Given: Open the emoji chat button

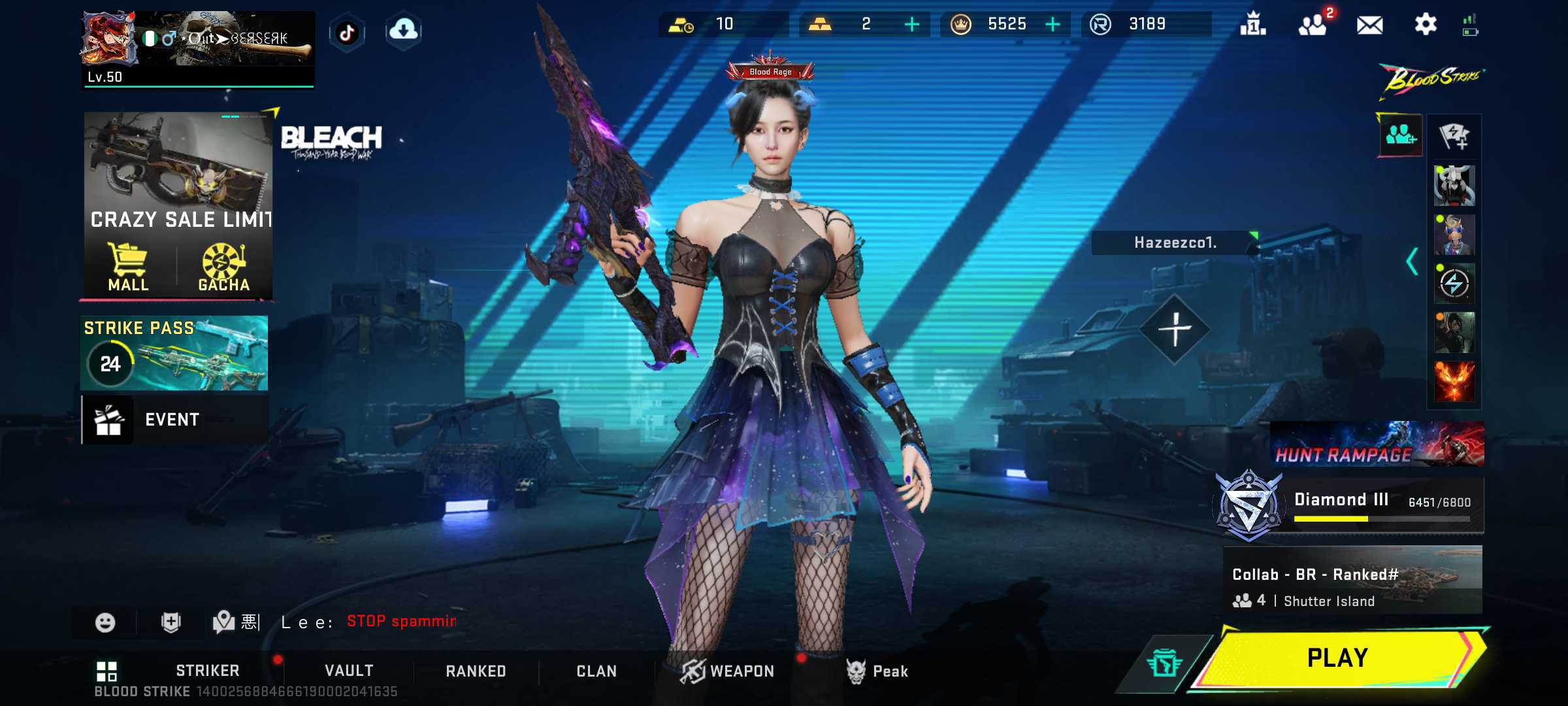Looking at the screenshot, I should tap(105, 622).
